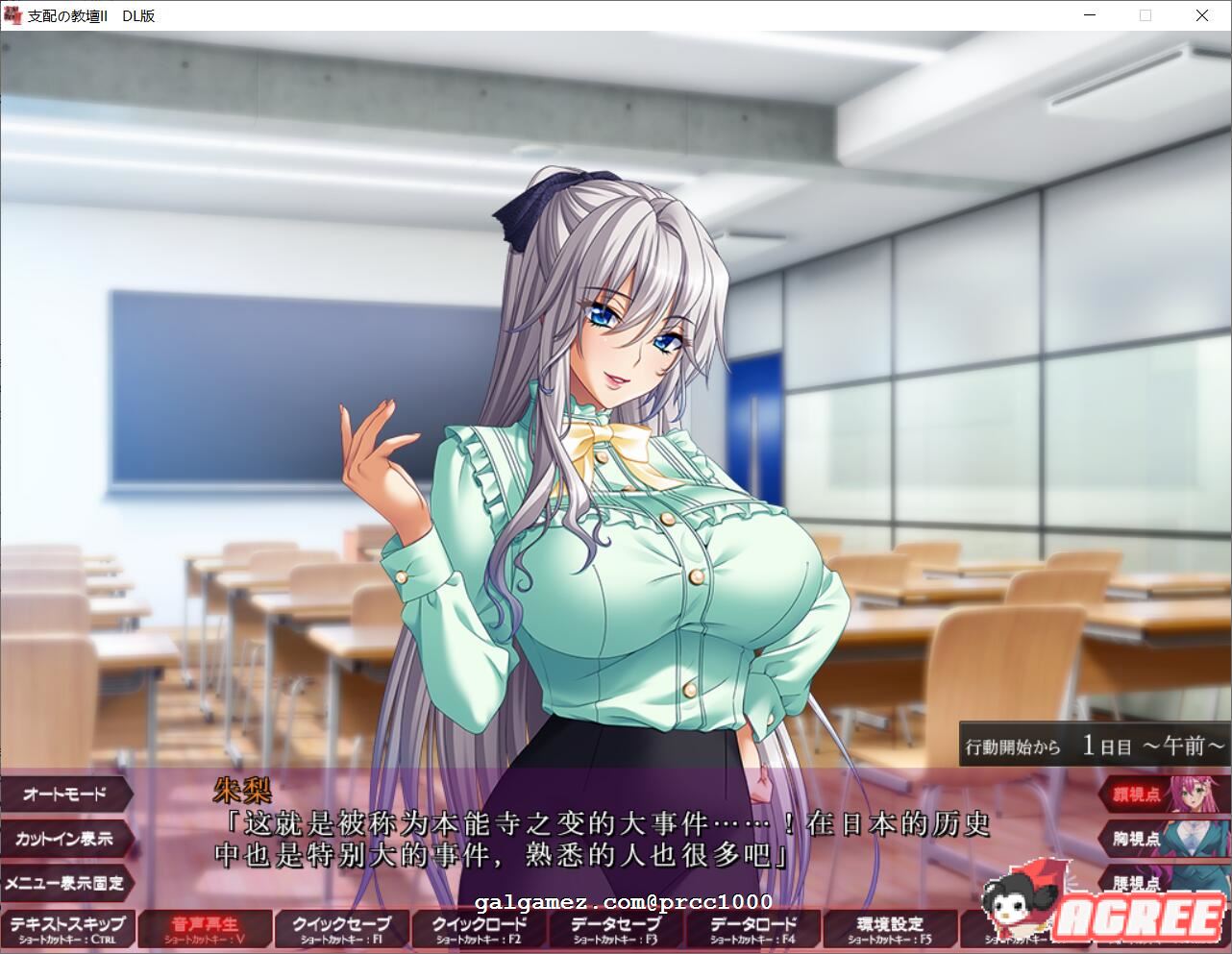The height and width of the screenshot is (954, 1232).
Task: Click クイックセーブ to quick save
Action: tap(341, 928)
